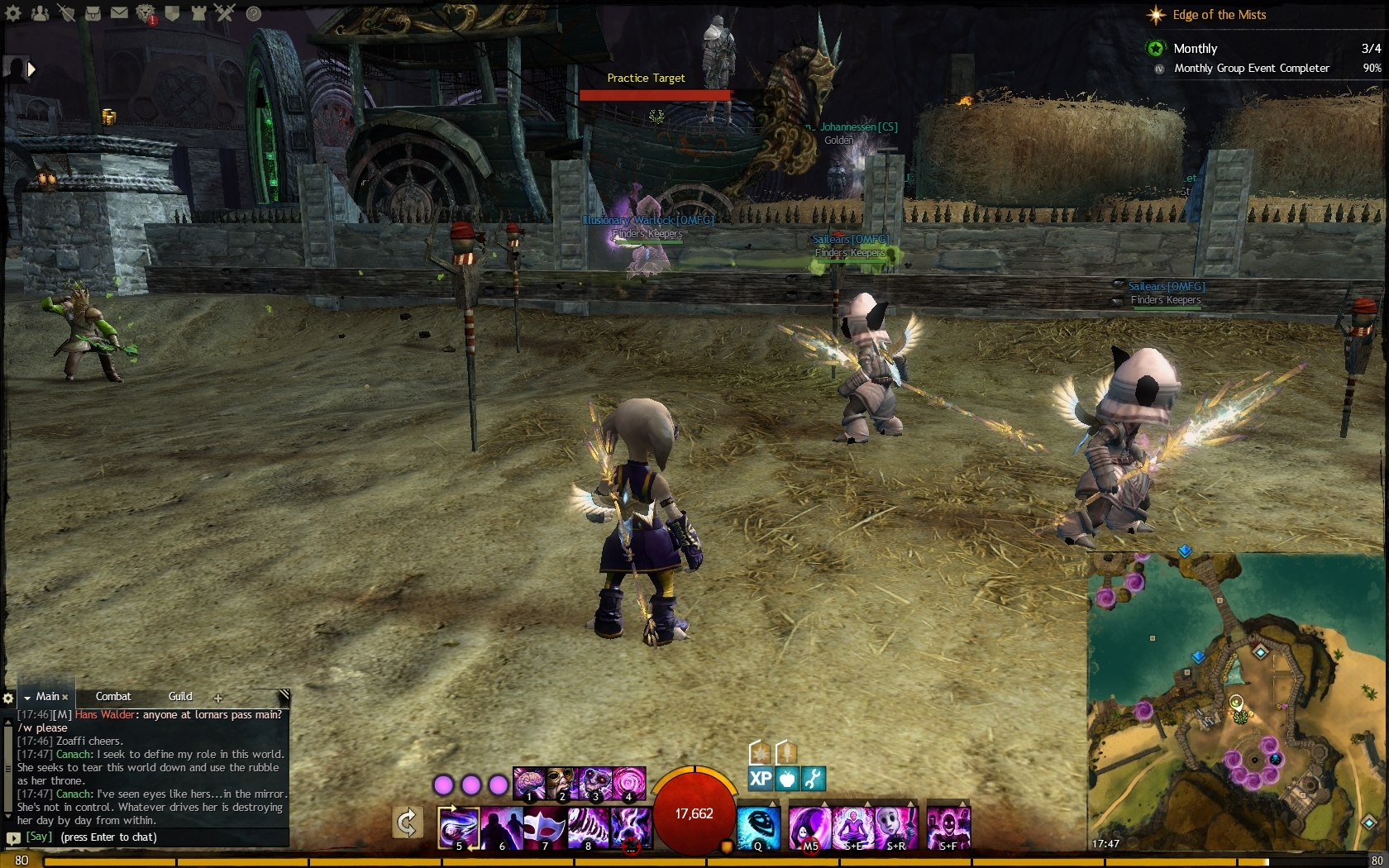
Task: Open the game menu gear icon
Action: [x=13, y=13]
